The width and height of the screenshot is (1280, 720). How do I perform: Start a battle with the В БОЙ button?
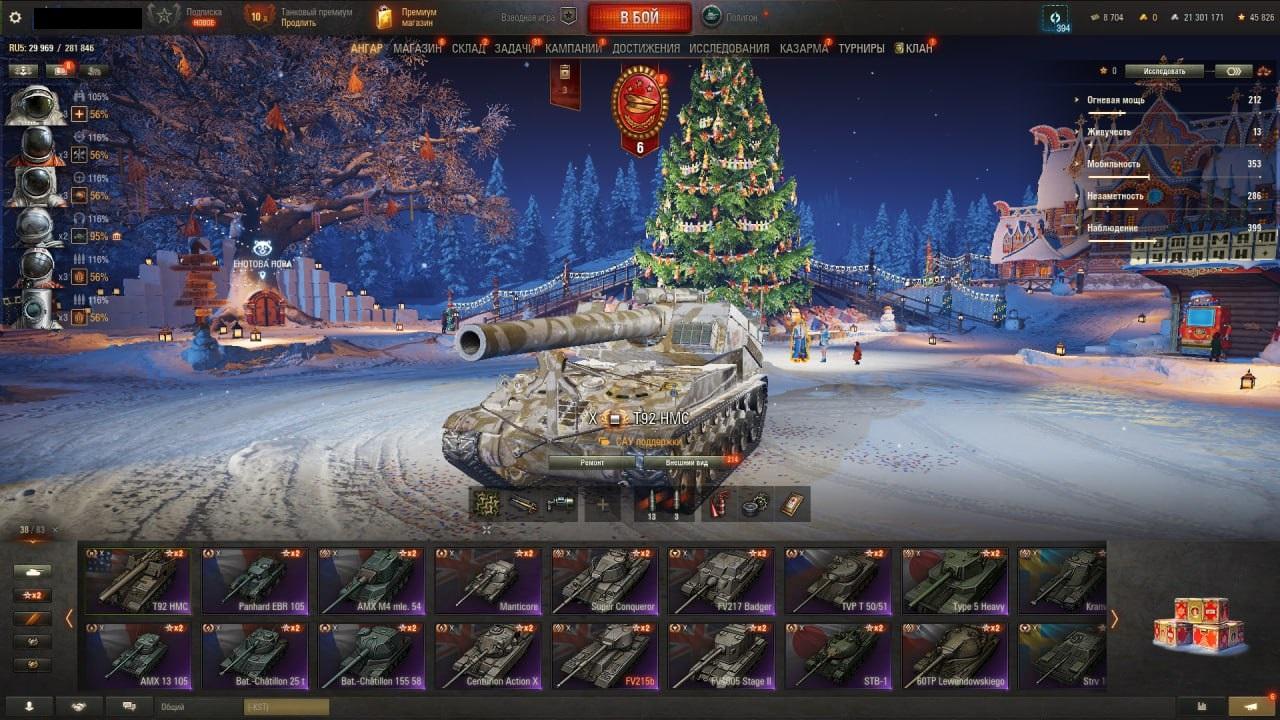point(639,17)
